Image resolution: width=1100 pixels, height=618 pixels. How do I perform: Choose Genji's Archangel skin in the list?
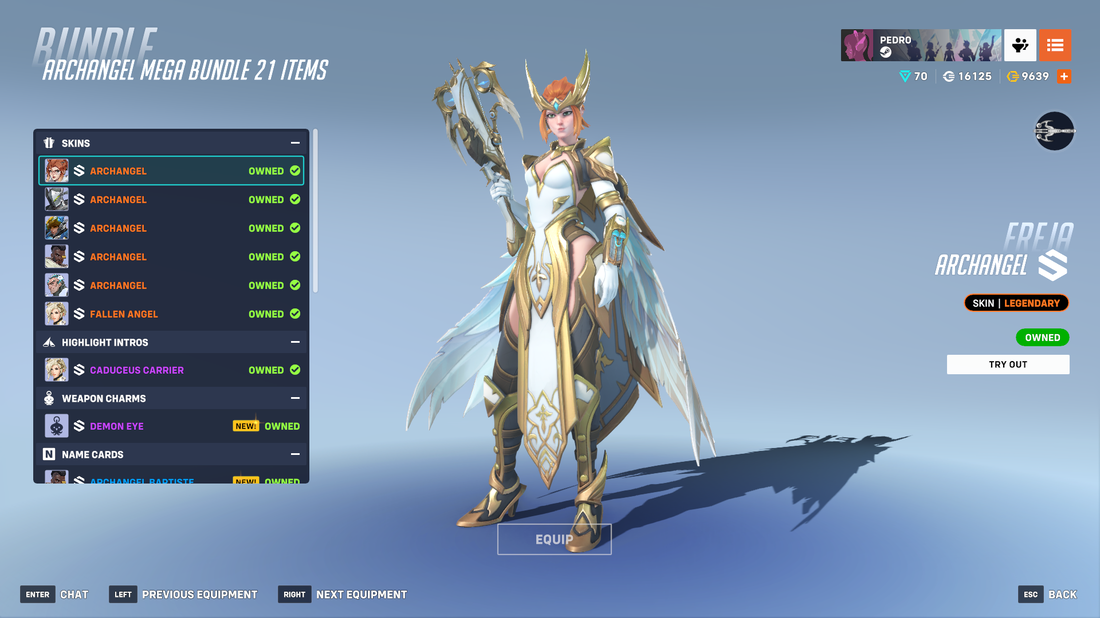coord(171,200)
